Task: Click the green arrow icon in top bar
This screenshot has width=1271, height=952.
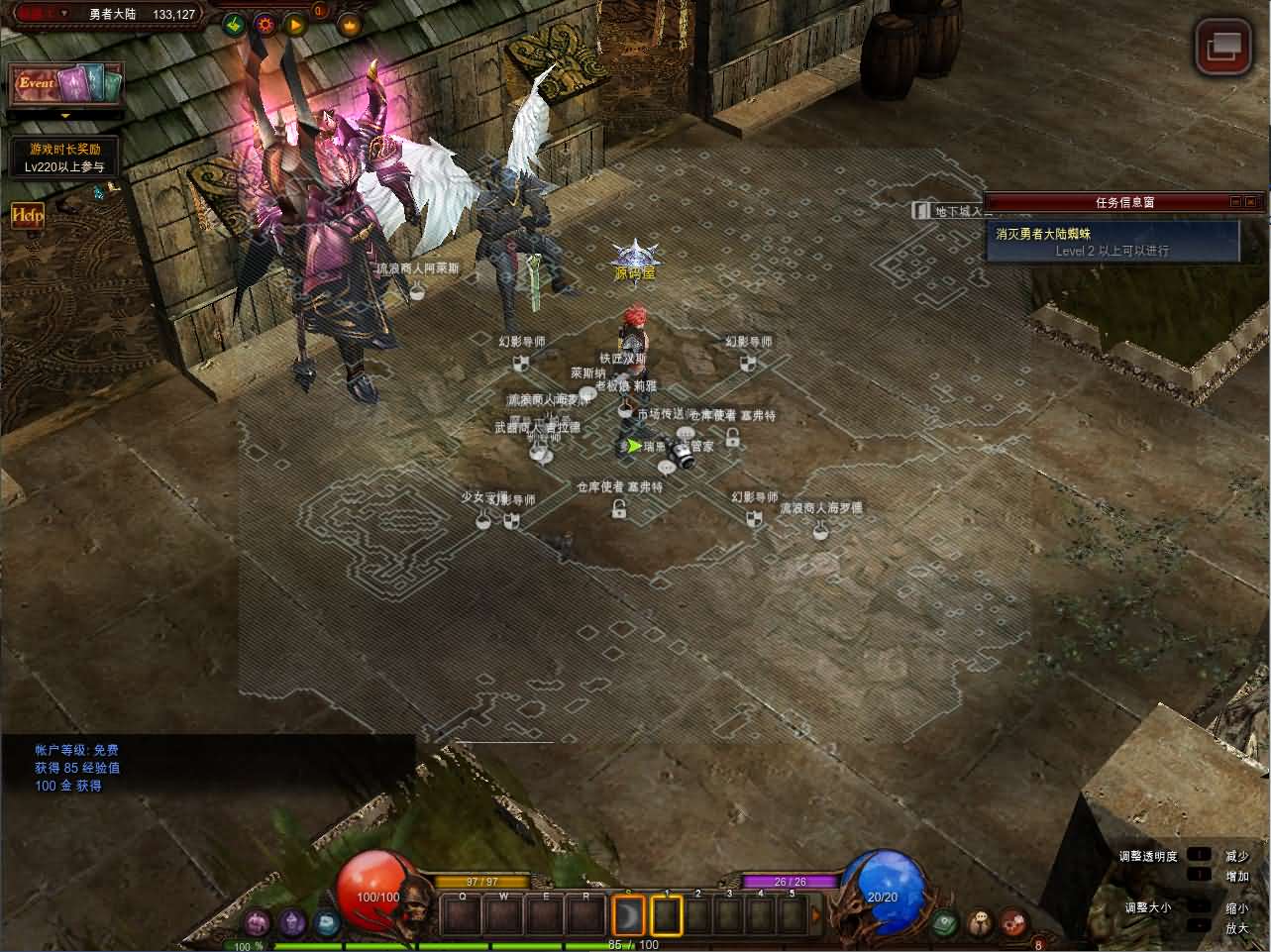Action: 234,24
